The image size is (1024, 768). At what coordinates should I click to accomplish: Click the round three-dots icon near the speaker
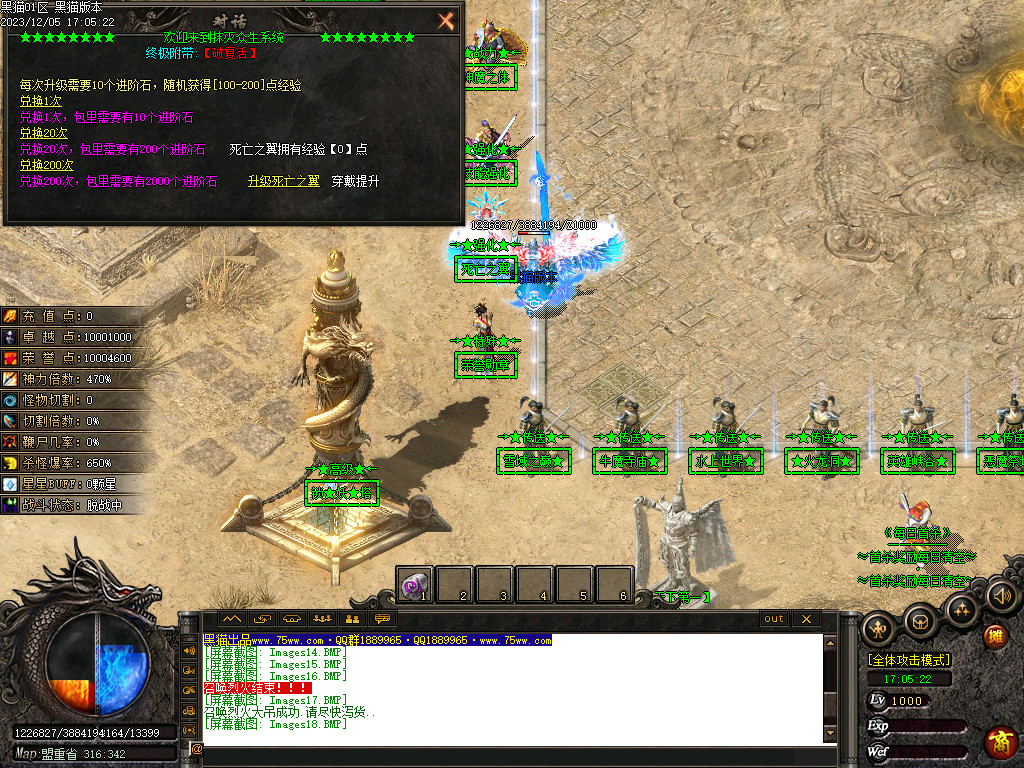coord(961,609)
